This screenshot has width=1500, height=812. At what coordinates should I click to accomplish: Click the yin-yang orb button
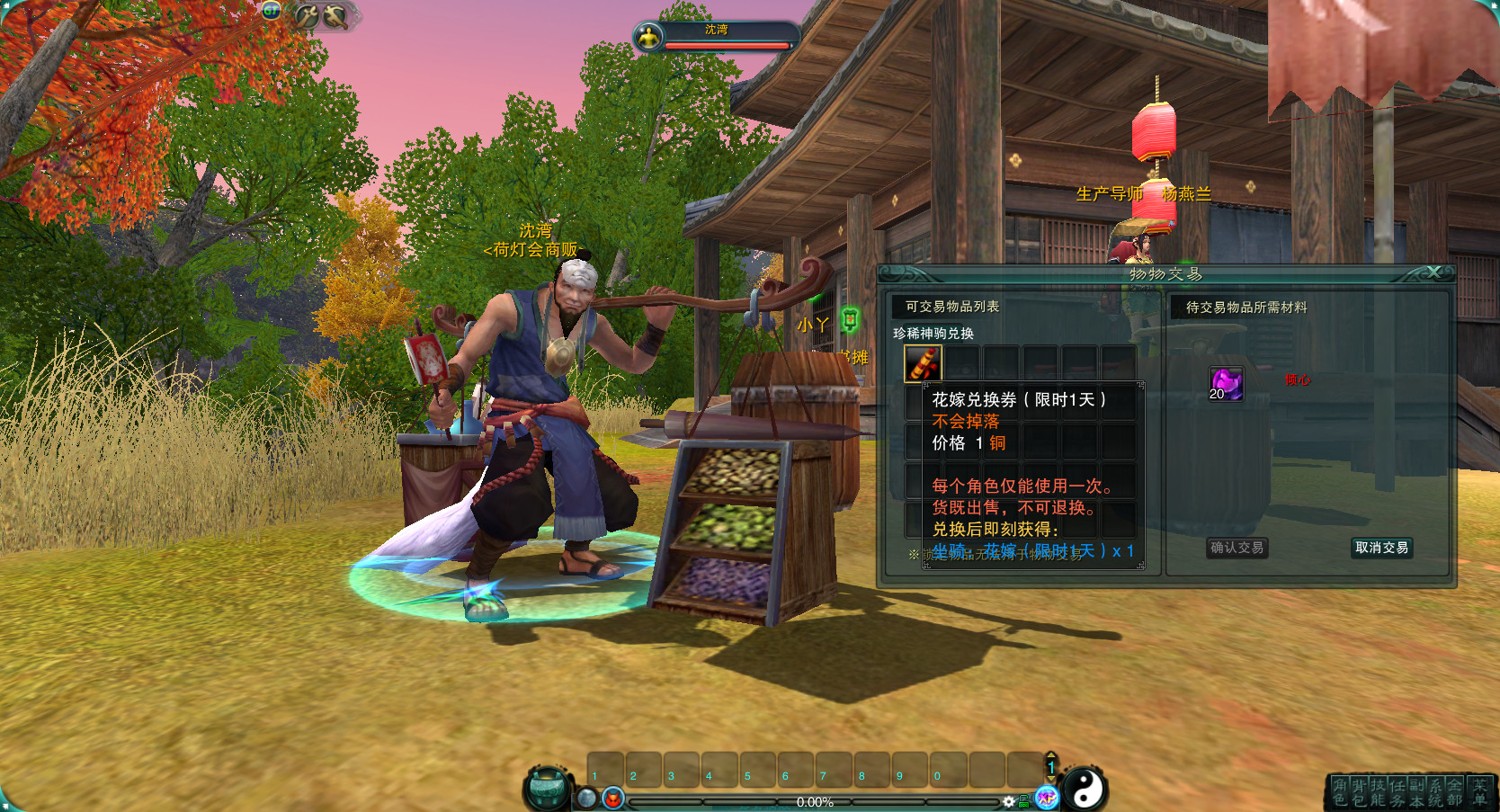1085,789
